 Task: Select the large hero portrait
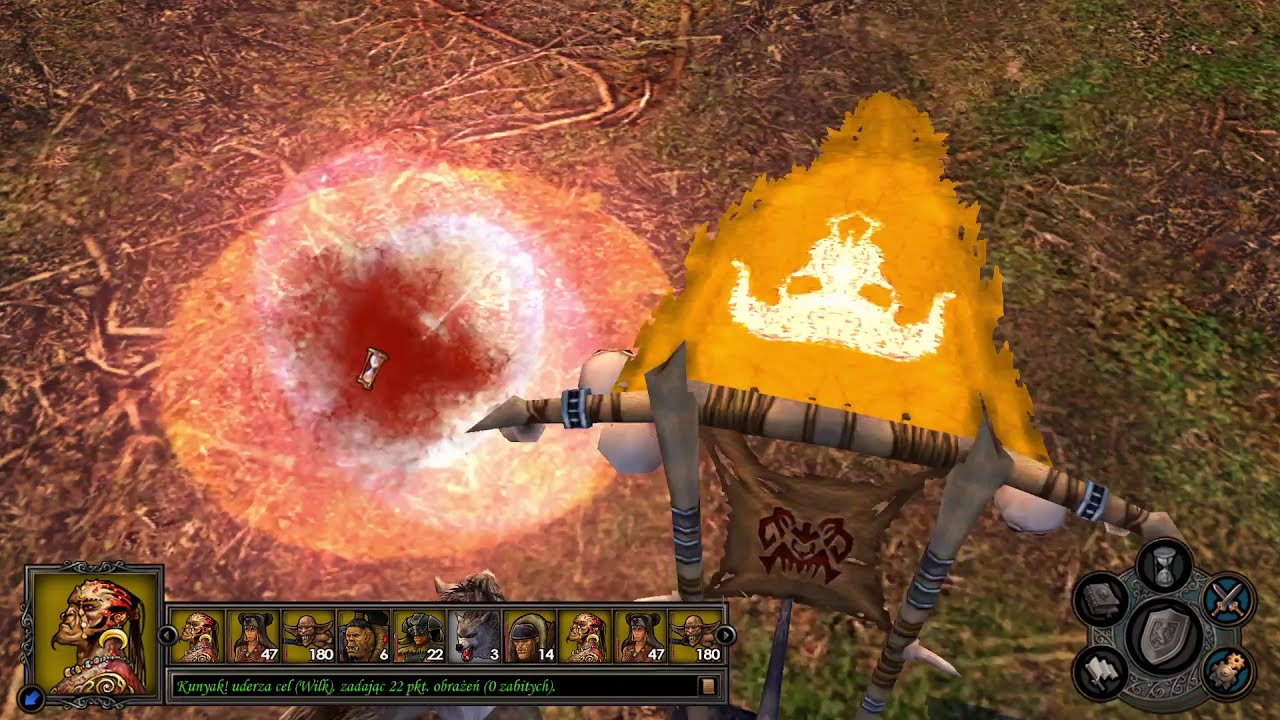[96, 632]
